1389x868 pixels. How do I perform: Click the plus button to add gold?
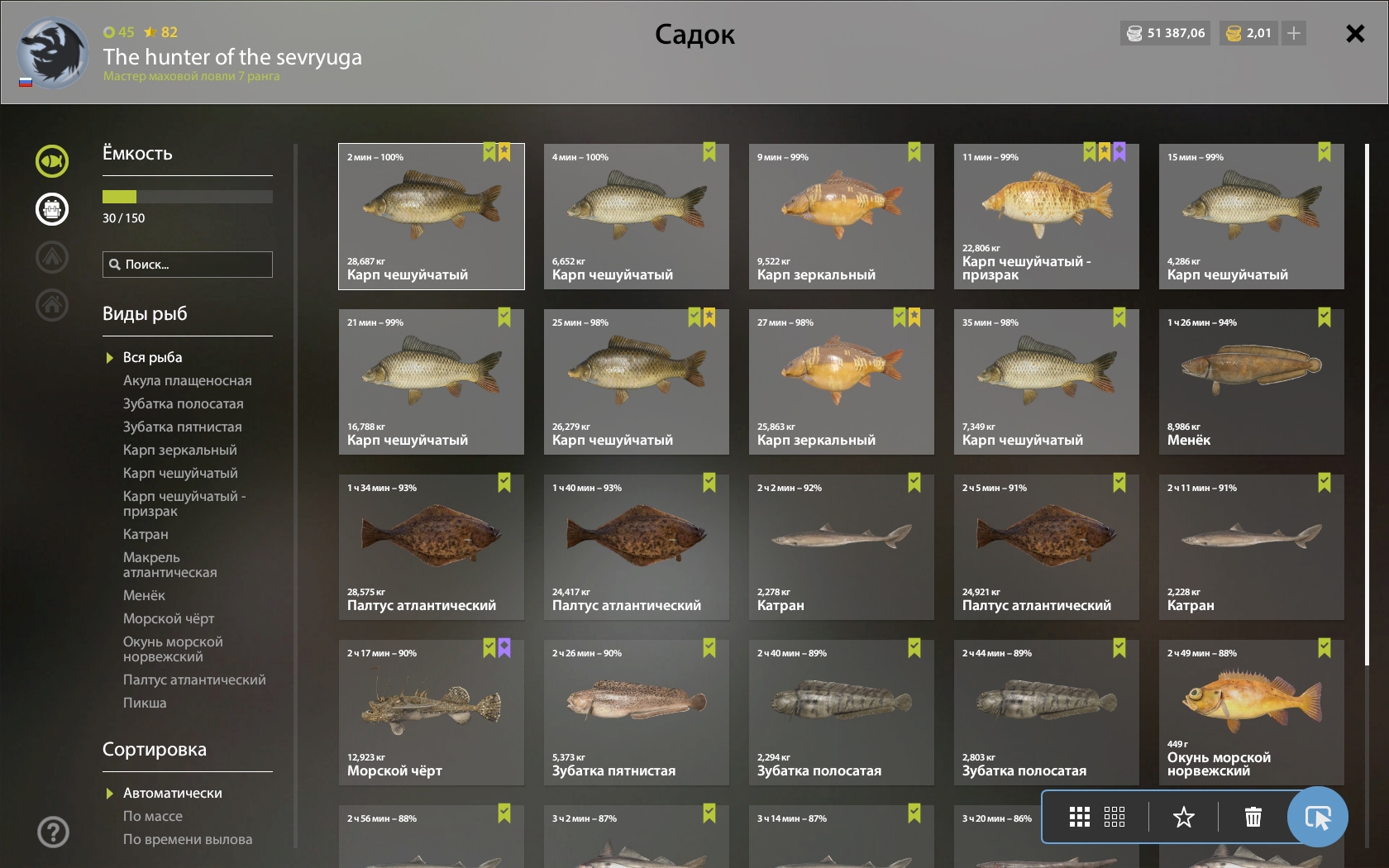[1294, 34]
